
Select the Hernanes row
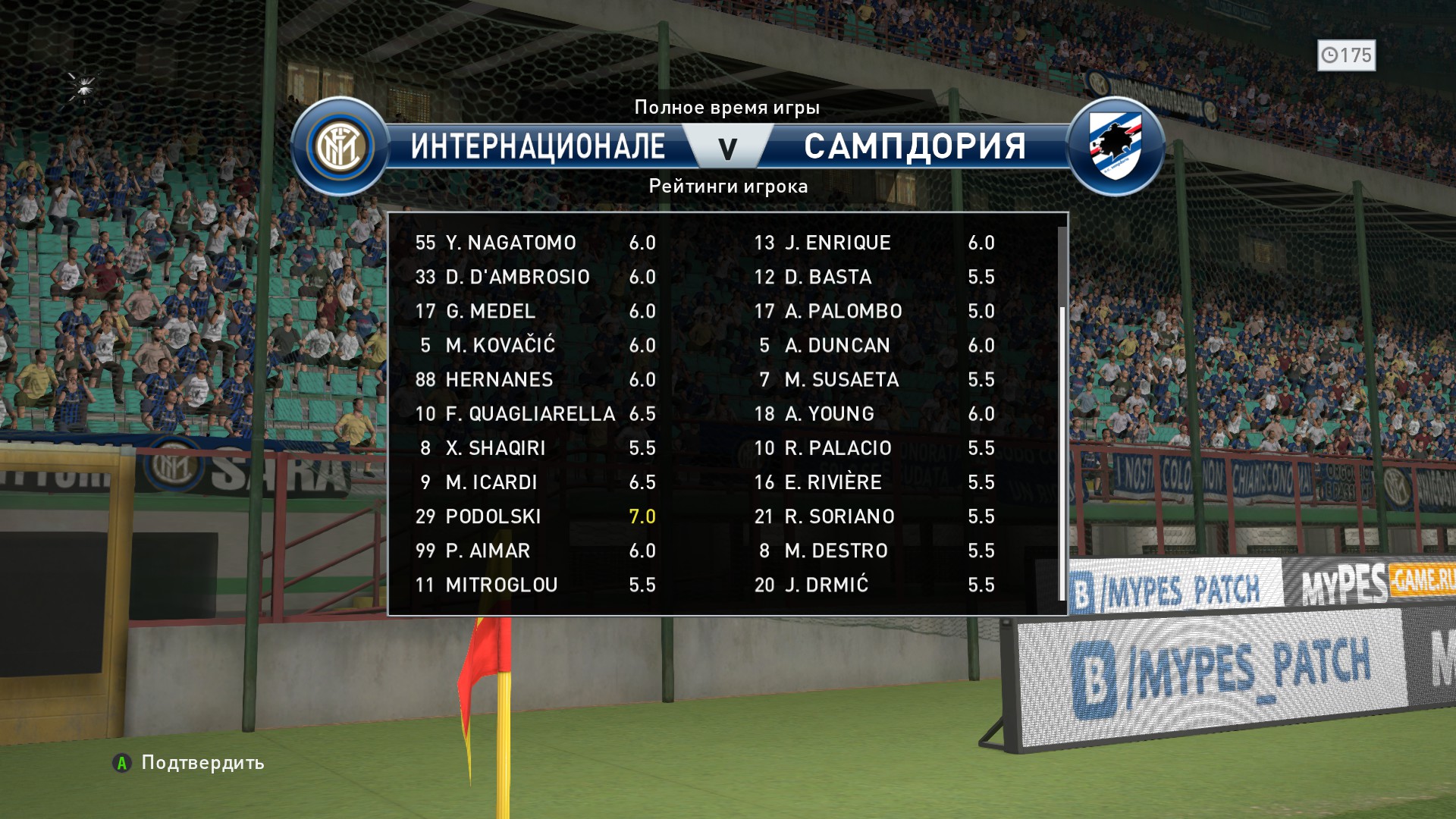[499, 379]
